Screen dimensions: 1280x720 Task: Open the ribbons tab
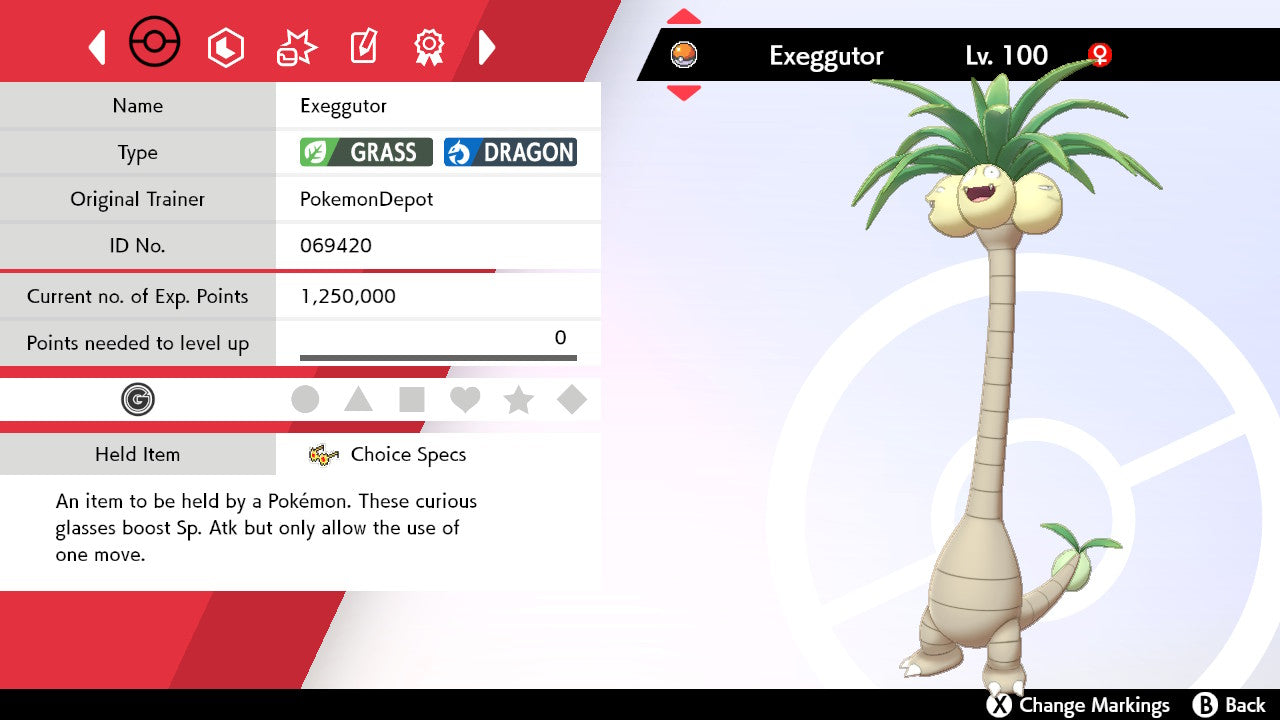tap(429, 47)
